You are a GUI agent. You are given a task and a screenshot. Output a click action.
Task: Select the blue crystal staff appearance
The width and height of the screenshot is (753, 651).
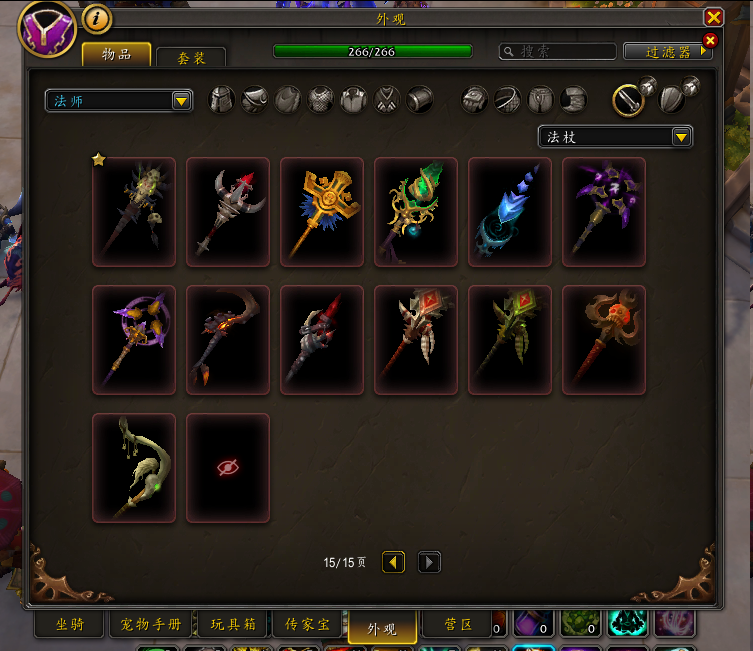(x=510, y=212)
